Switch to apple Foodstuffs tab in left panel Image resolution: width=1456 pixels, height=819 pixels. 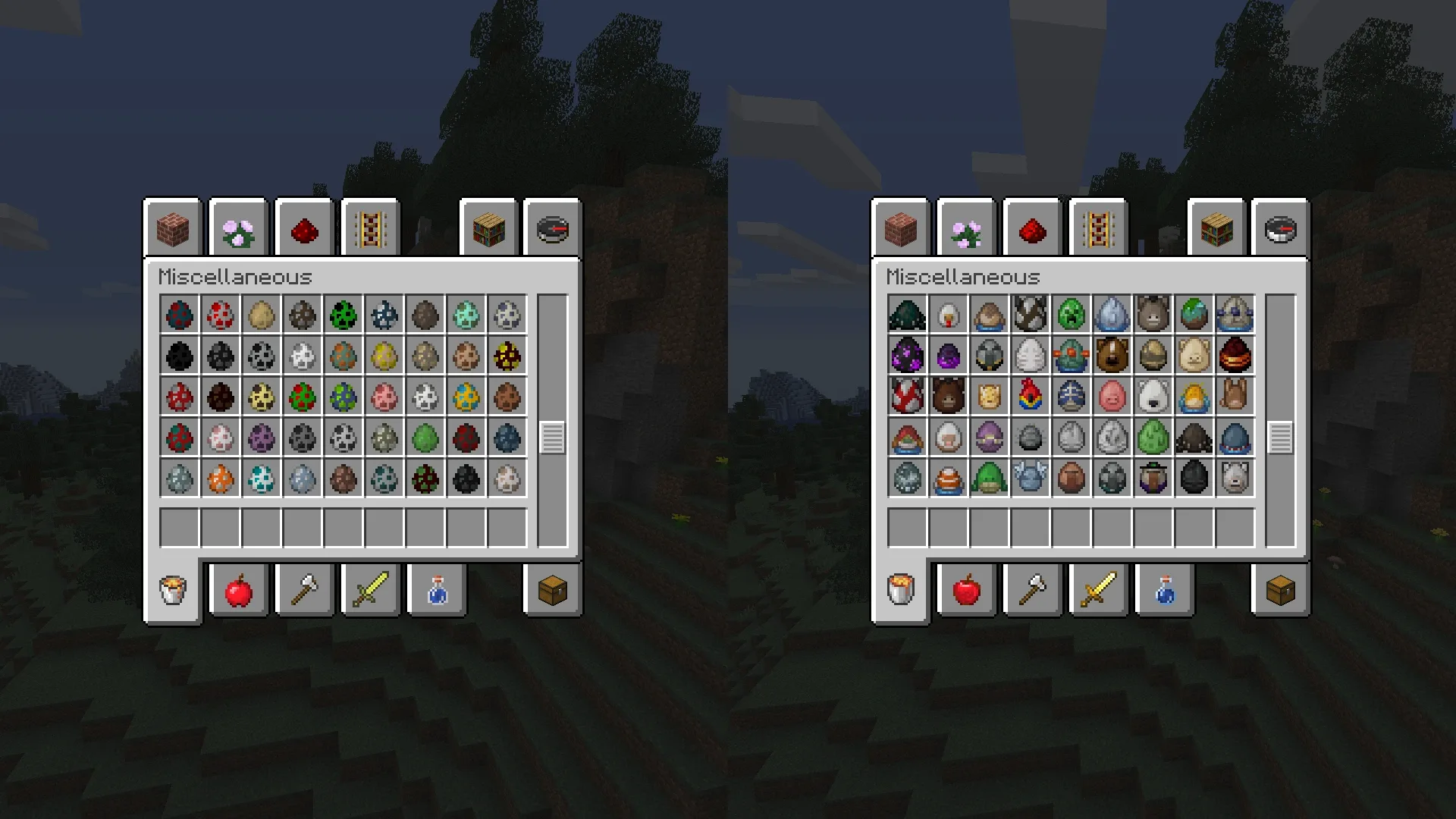239,590
